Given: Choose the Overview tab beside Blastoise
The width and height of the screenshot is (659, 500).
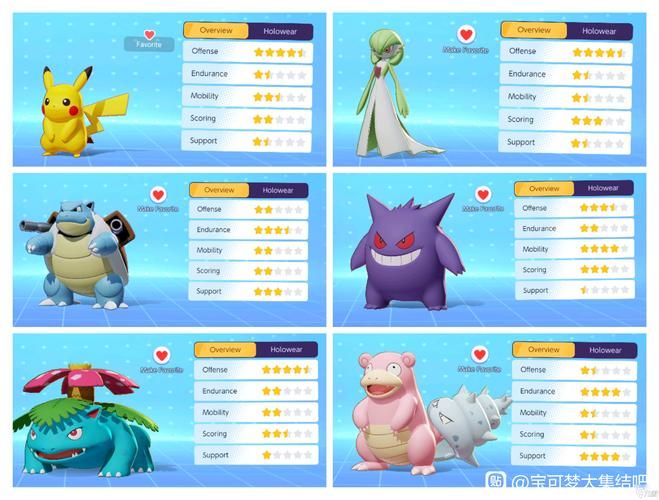Looking at the screenshot, I should coord(219,190).
